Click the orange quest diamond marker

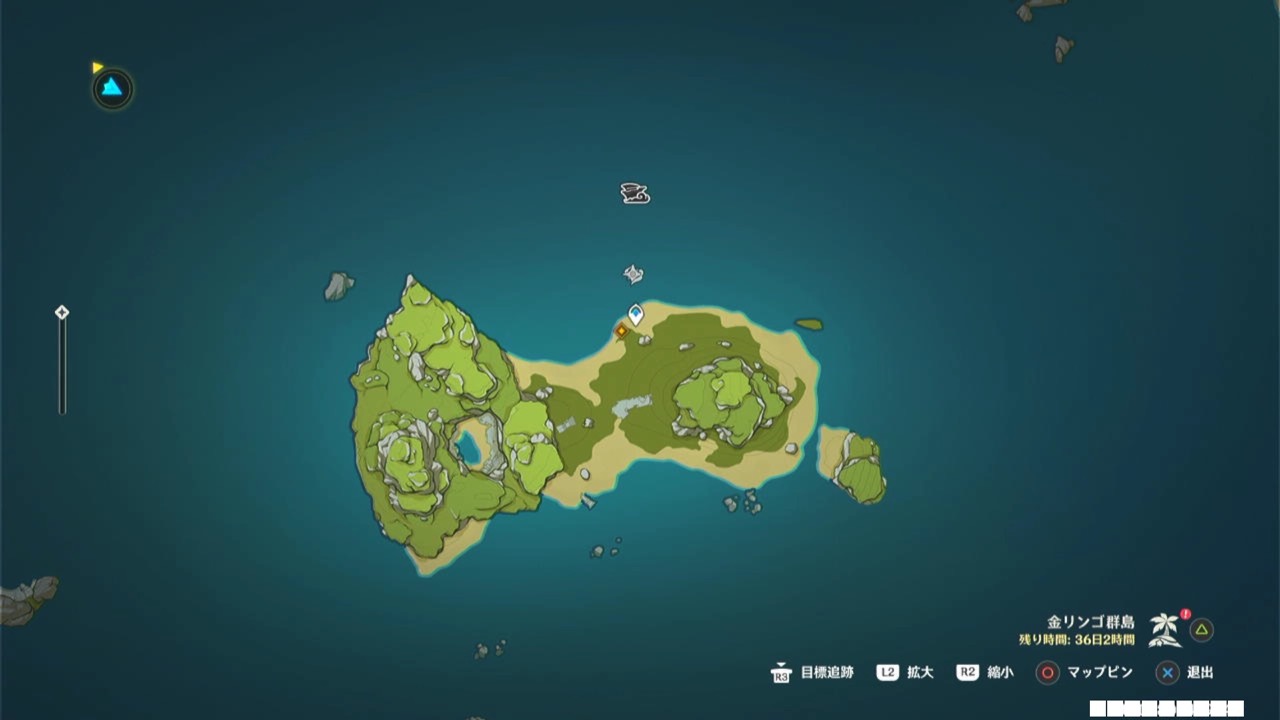[x=623, y=330]
